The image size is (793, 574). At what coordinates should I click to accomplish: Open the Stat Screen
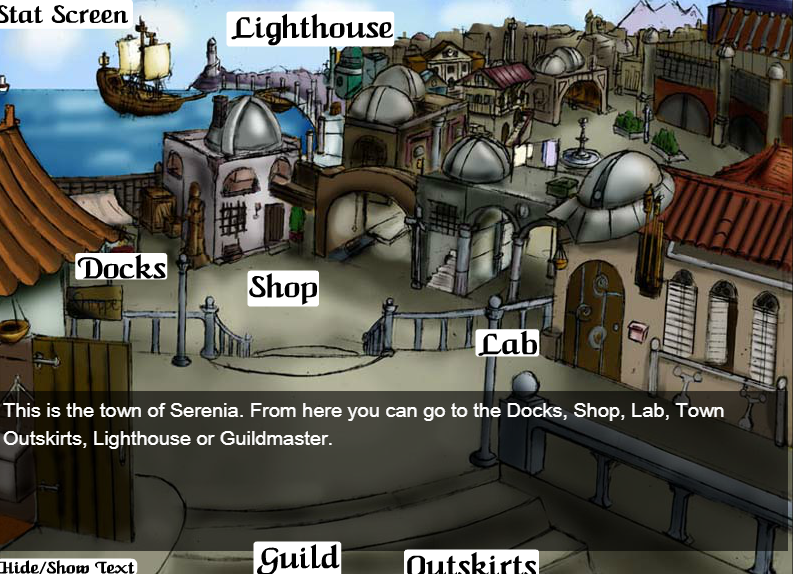[x=66, y=14]
